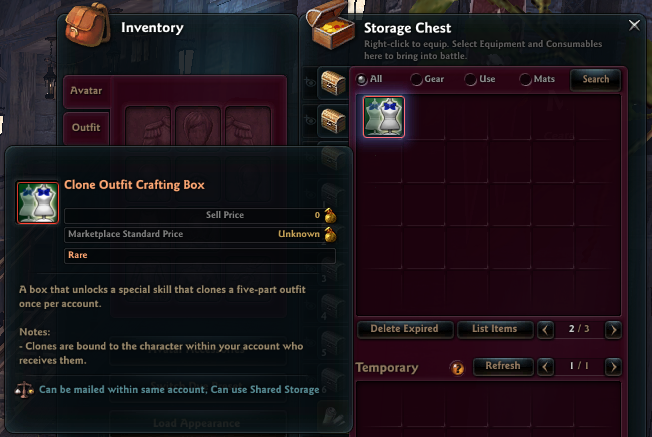The width and height of the screenshot is (652, 437).
Task: Filter storage by Use items
Action: [x=470, y=79]
